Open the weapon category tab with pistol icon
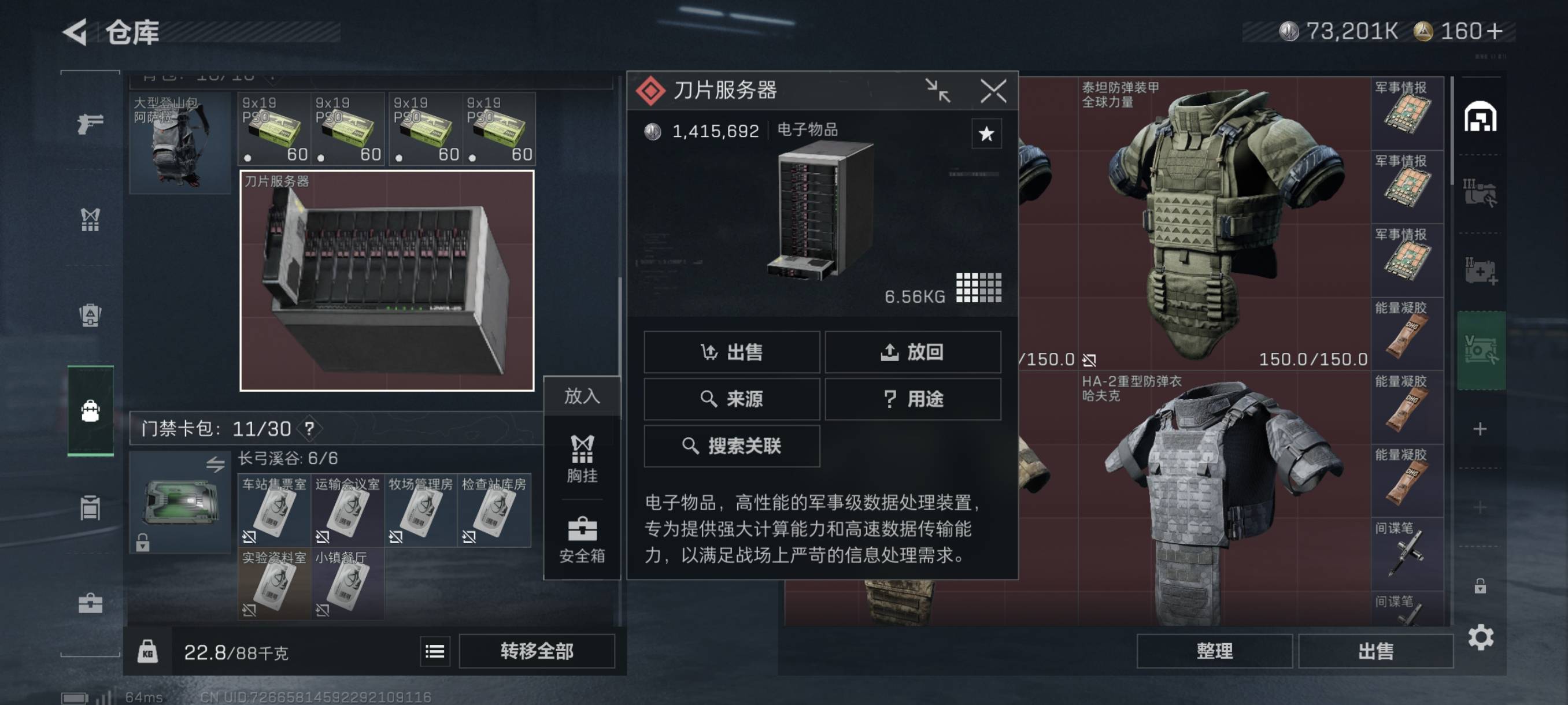The height and width of the screenshot is (705, 1568). (x=90, y=124)
